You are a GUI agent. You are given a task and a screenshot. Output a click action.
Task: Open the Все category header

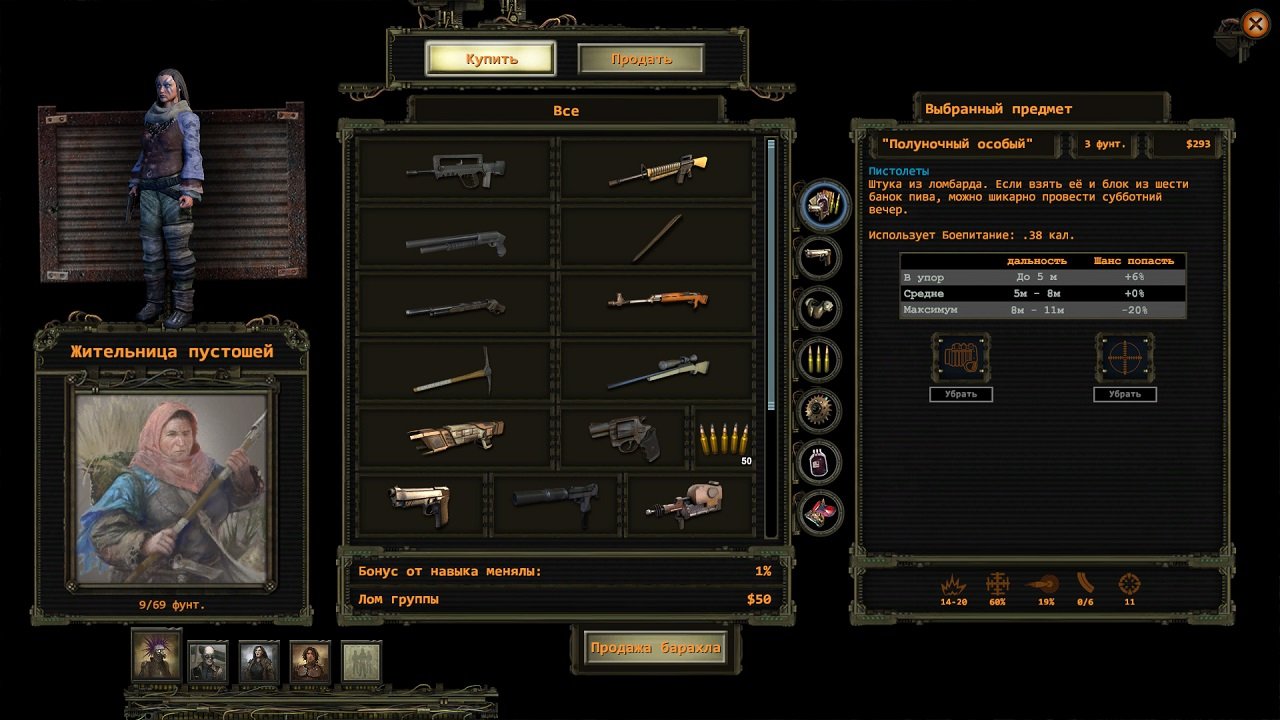click(x=566, y=110)
